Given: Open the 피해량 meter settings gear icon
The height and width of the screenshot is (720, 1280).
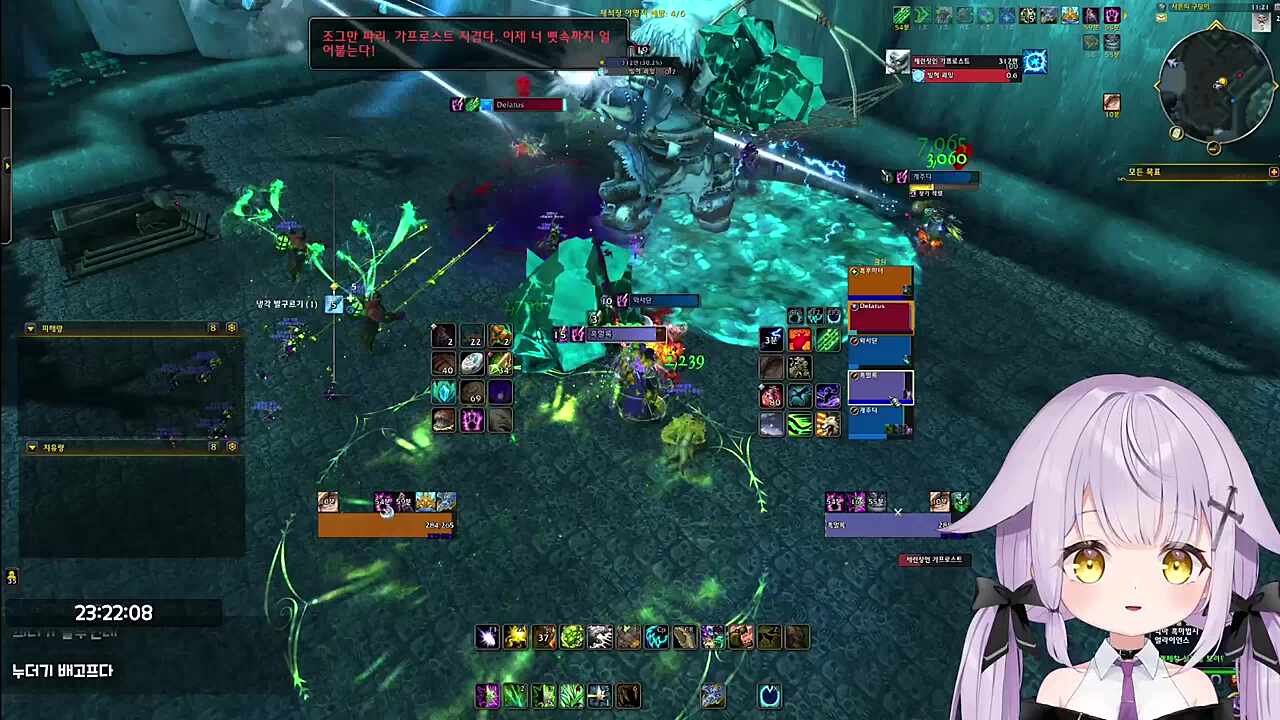Looking at the screenshot, I should coord(231,328).
